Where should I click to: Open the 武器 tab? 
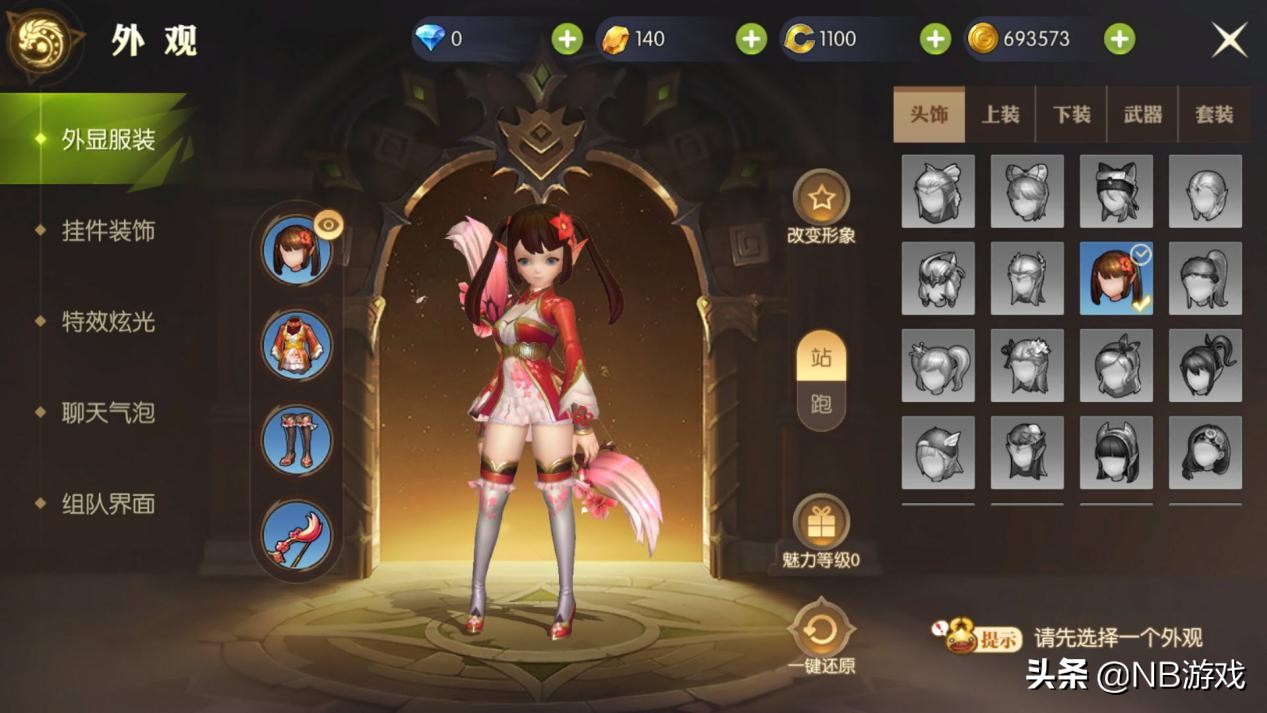pos(1143,115)
